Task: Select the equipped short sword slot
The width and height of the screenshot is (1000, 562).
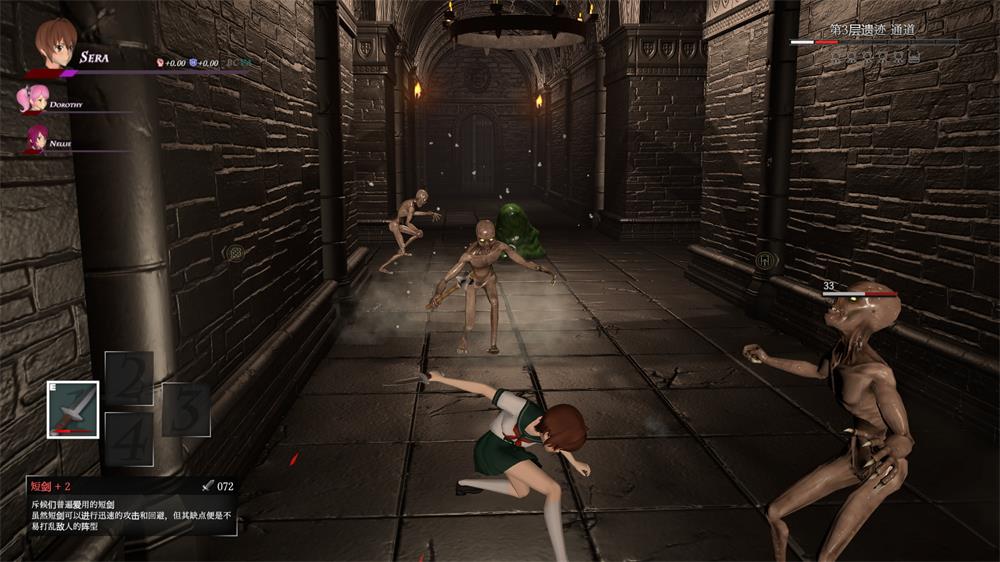Action: 73,410
